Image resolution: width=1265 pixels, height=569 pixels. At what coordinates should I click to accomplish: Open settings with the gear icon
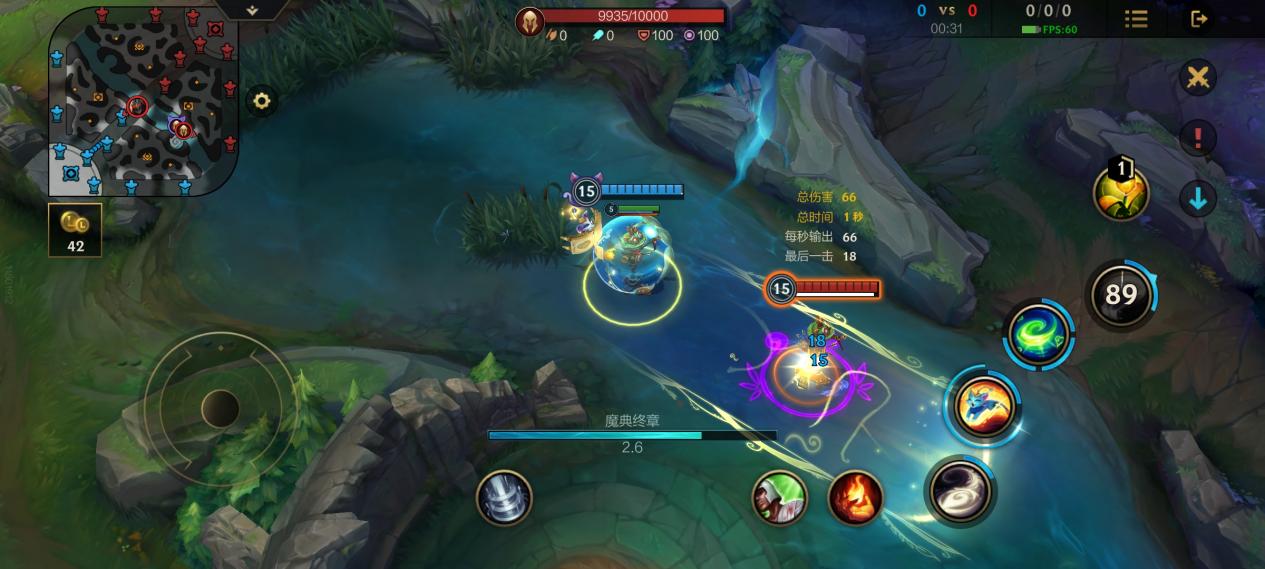[262, 101]
